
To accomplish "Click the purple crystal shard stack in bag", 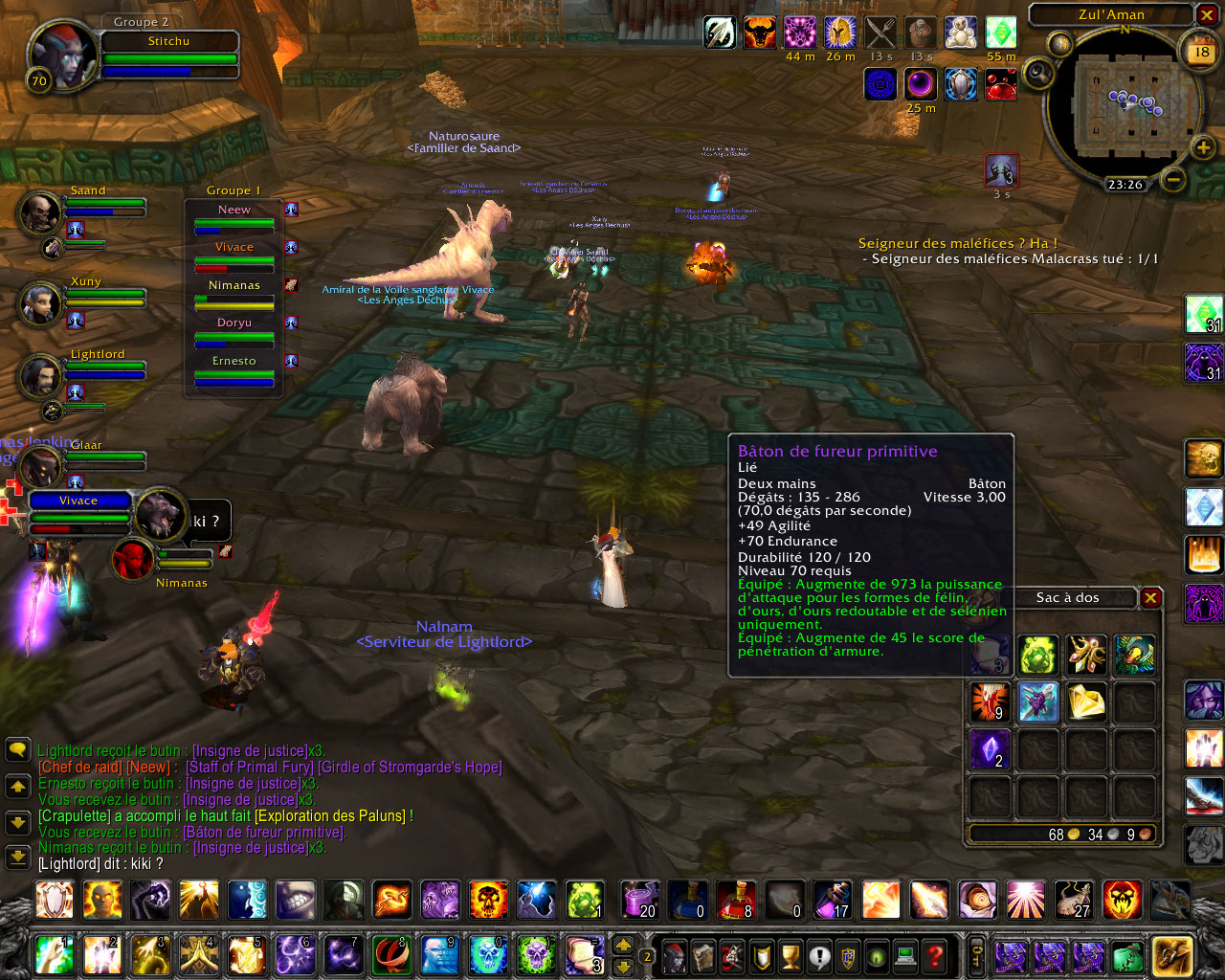I will pyautogui.click(x=990, y=749).
